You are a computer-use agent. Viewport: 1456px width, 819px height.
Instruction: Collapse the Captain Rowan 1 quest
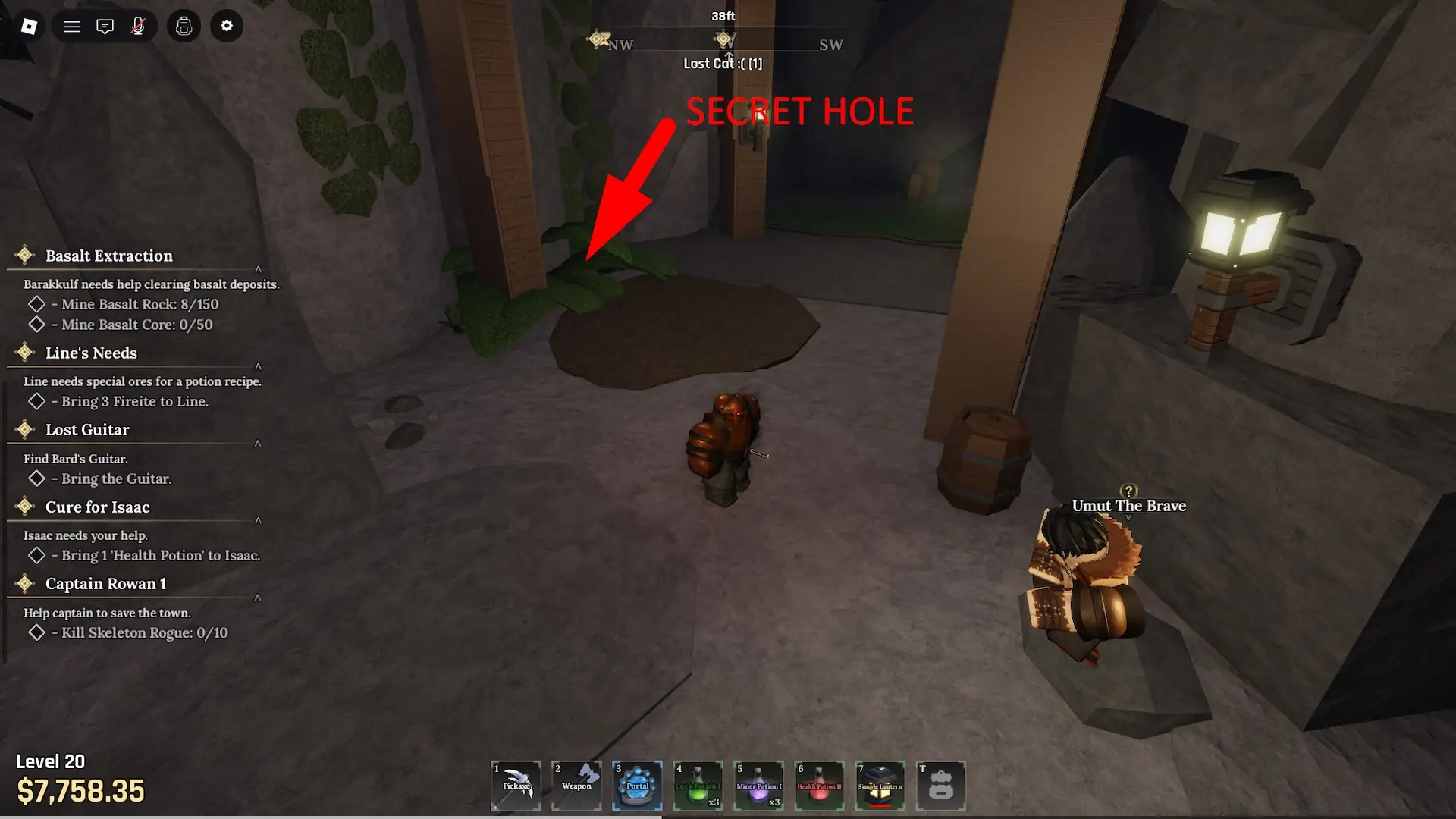pyautogui.click(x=259, y=598)
